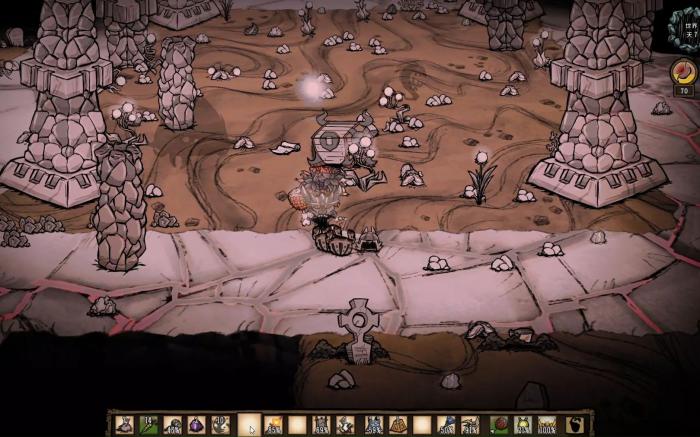Click the red item in the hand slot
Viewport: 700px width, 437px height.
pos(500,424)
